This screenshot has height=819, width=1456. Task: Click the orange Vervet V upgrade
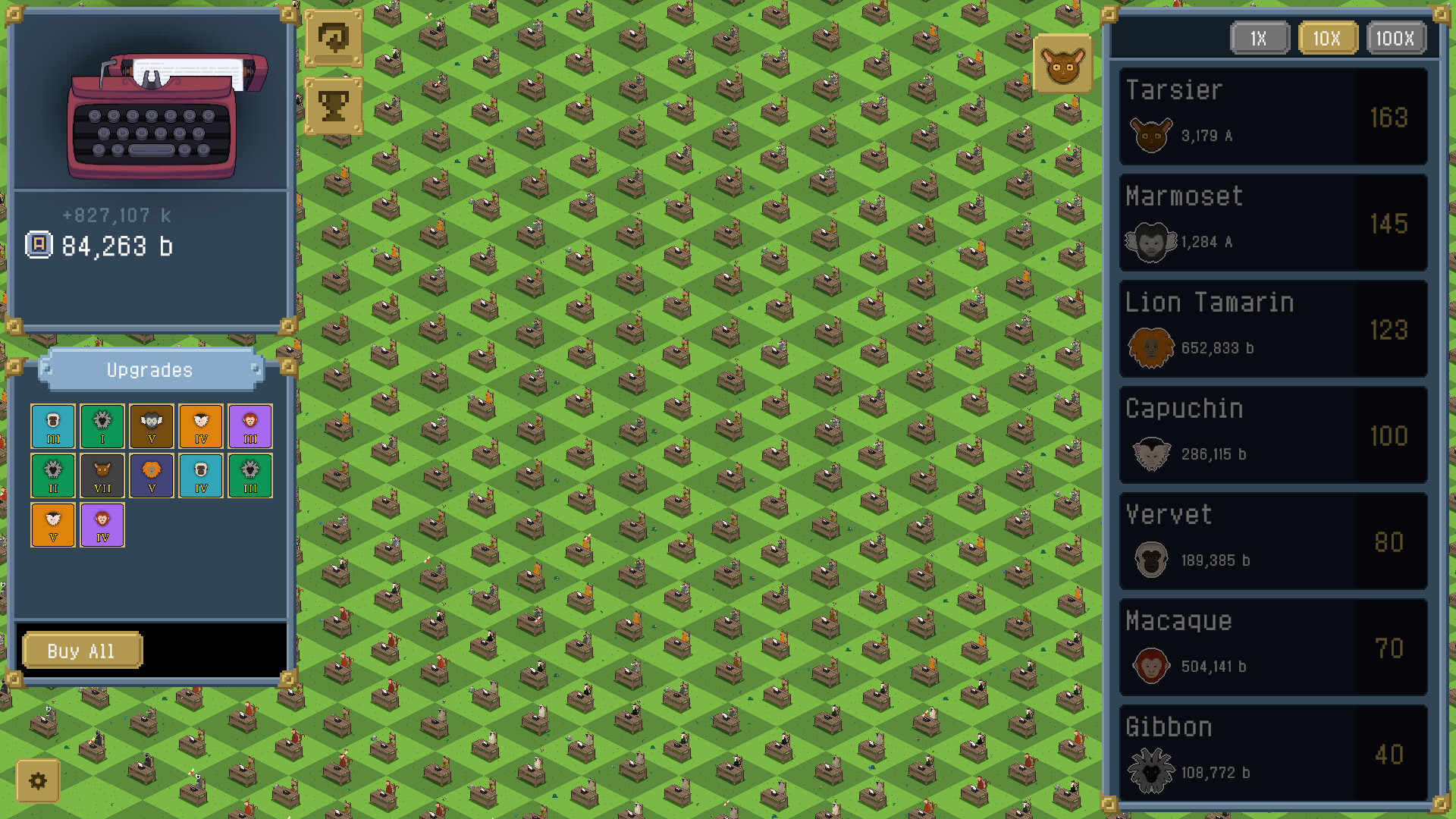52,525
